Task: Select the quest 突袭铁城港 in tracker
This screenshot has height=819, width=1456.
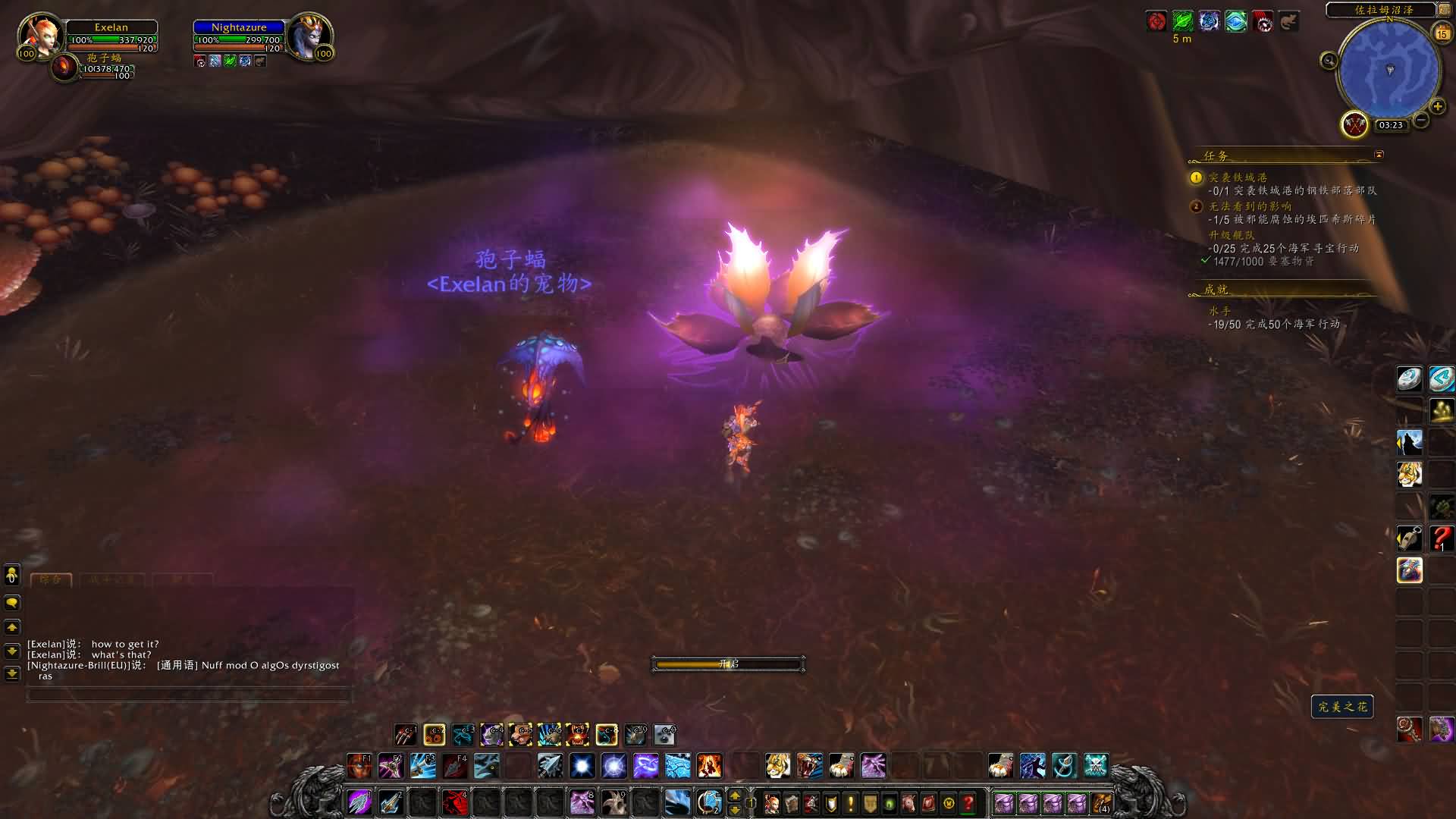Action: tap(1238, 177)
